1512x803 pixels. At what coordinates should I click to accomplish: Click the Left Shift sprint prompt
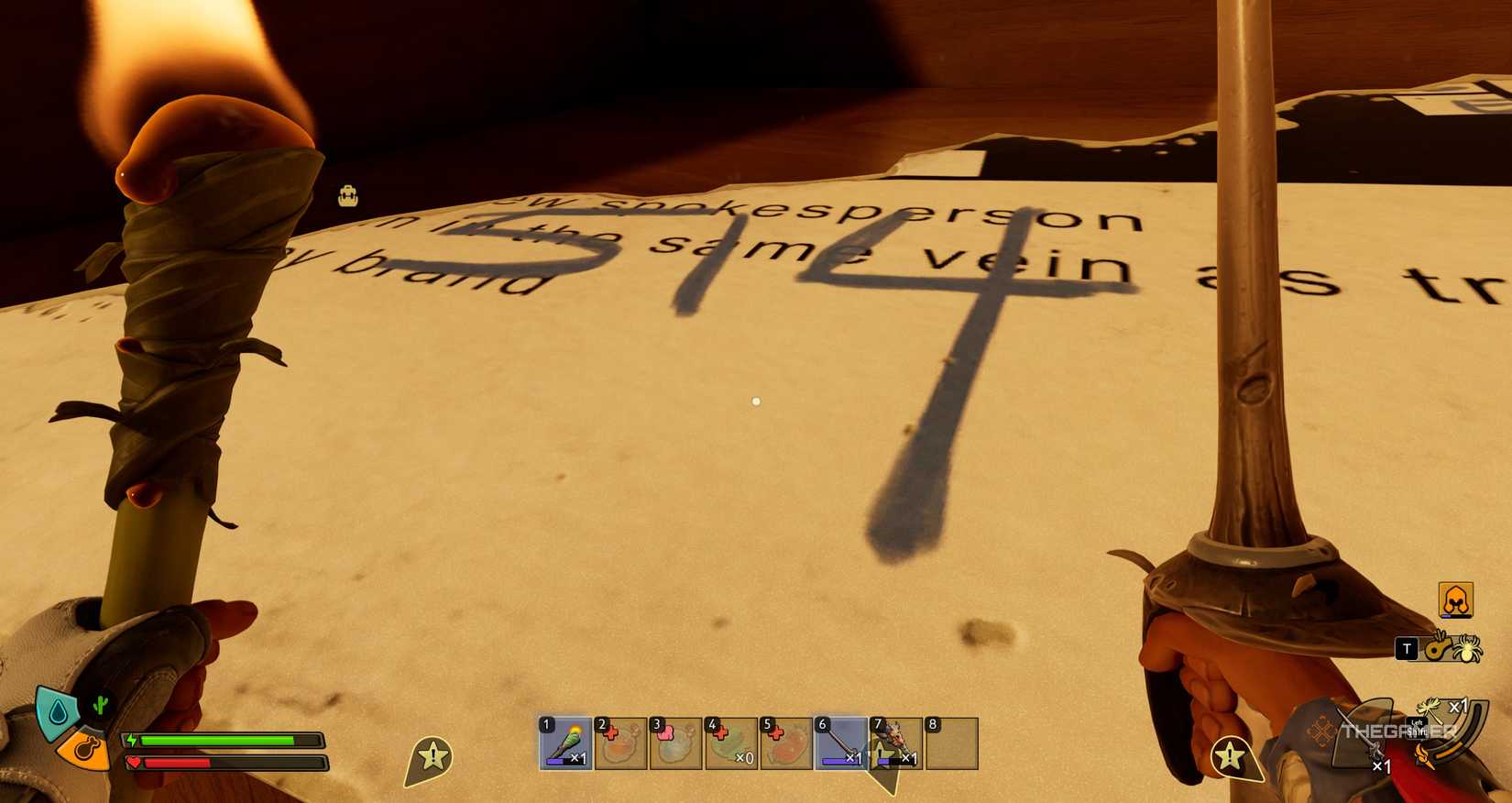click(x=1416, y=725)
